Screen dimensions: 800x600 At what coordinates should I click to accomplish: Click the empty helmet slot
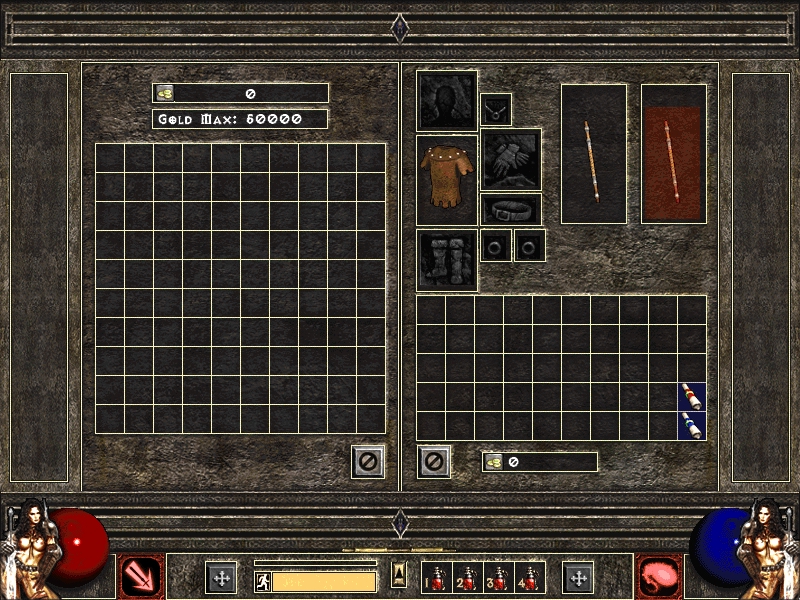coord(446,100)
